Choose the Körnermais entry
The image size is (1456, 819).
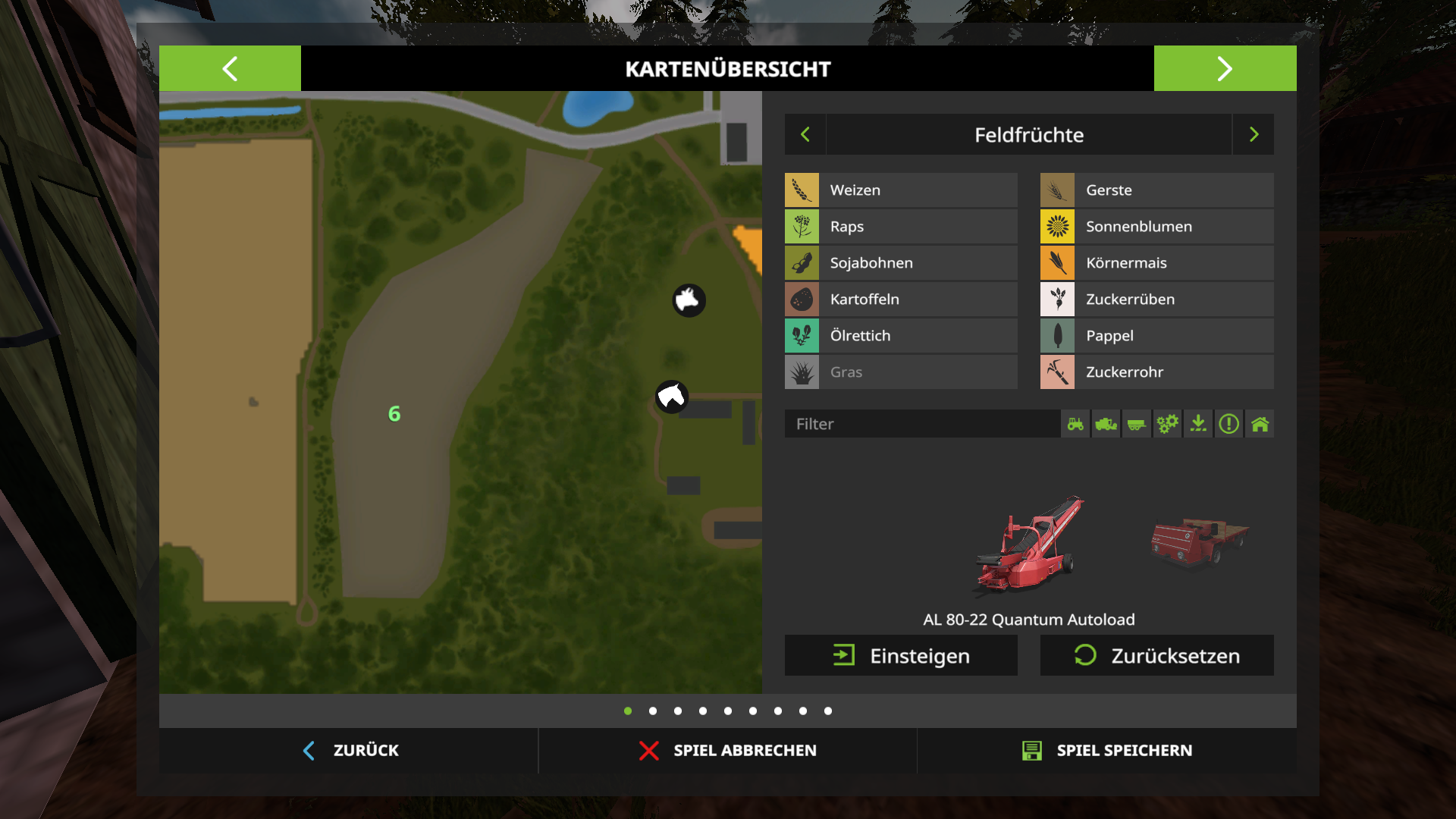coord(1156,263)
